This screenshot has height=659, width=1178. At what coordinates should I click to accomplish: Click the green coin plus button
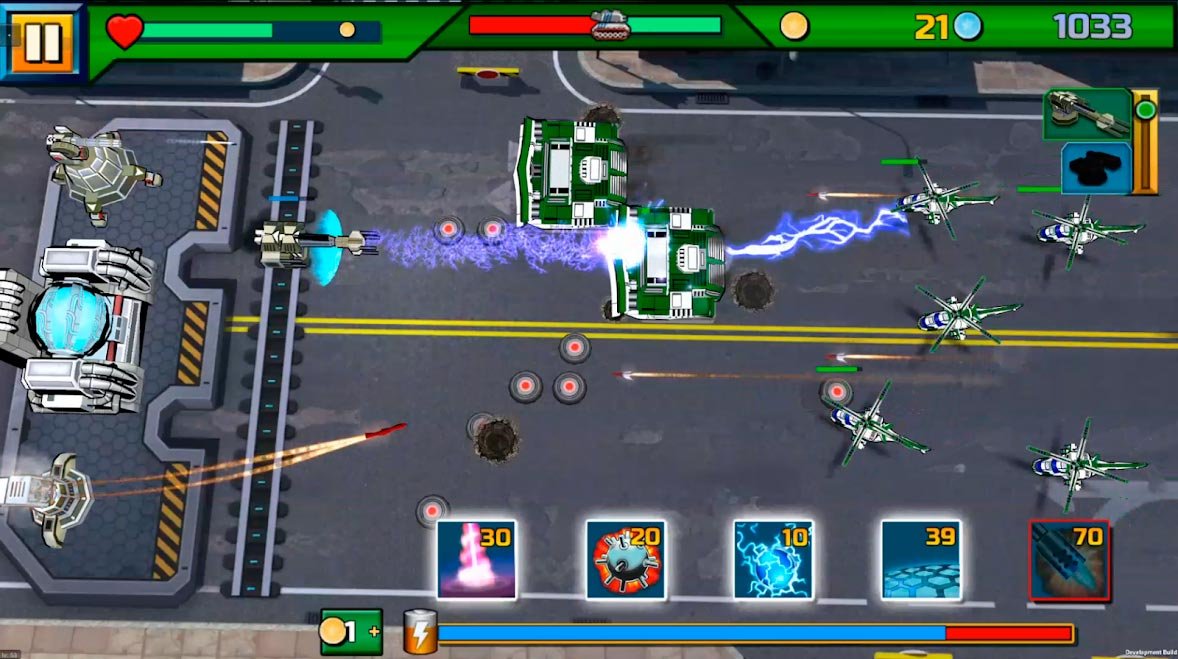[x=351, y=632]
